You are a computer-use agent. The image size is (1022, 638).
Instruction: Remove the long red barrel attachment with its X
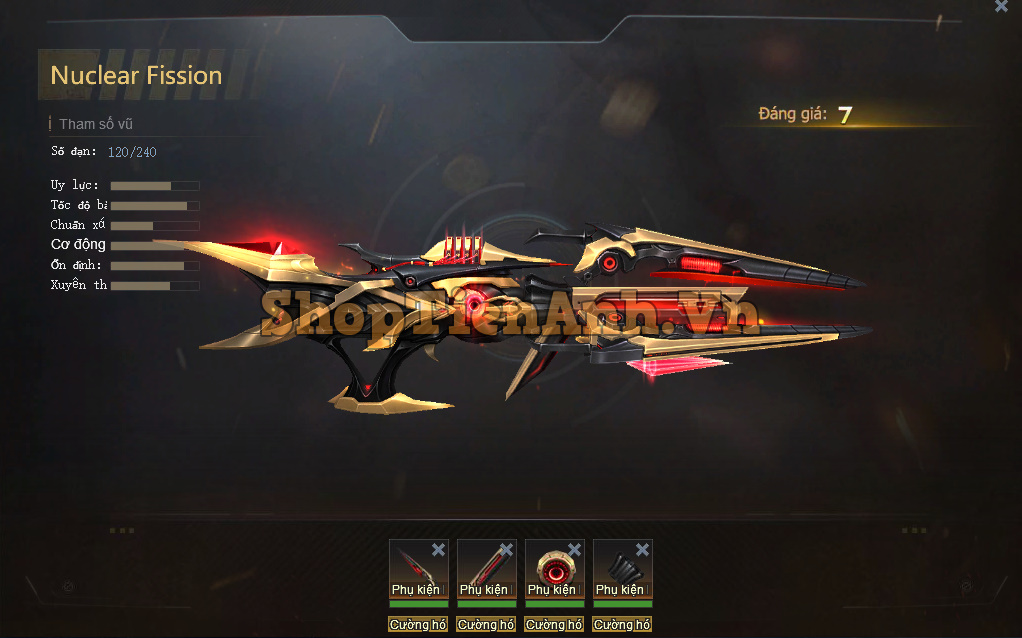[506, 549]
